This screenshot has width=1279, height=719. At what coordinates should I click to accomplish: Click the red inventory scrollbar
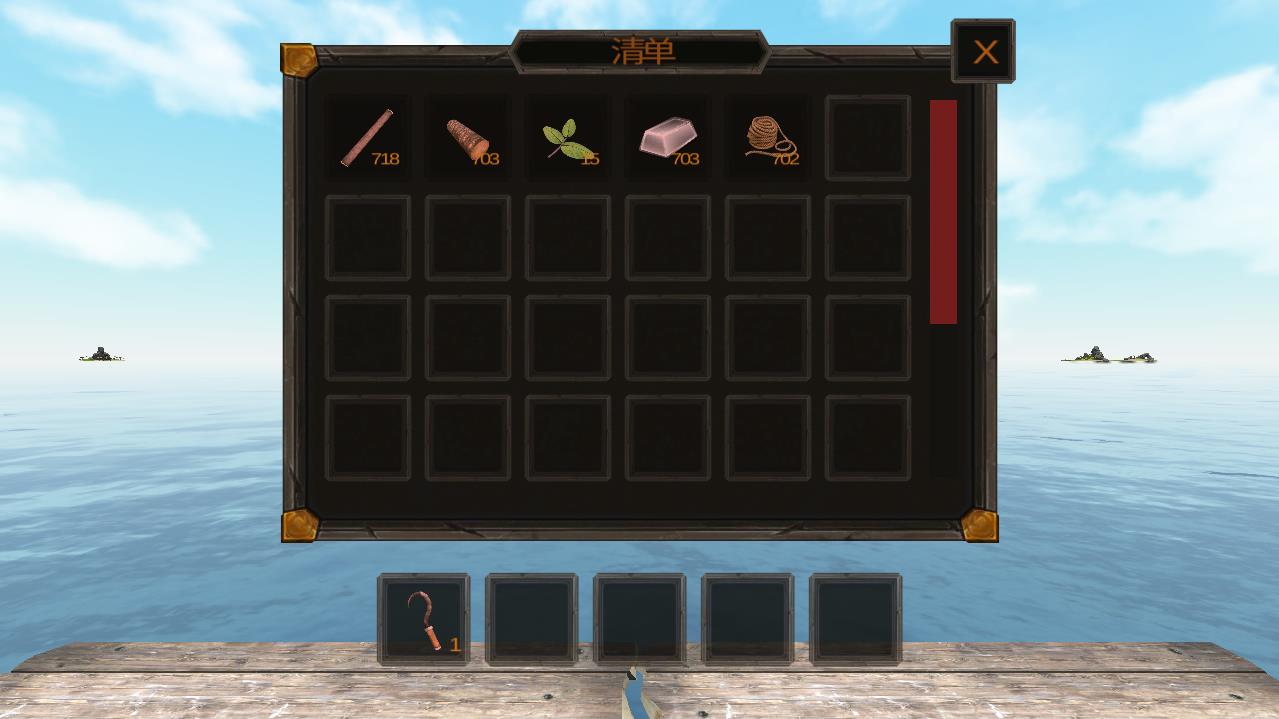[x=943, y=212]
